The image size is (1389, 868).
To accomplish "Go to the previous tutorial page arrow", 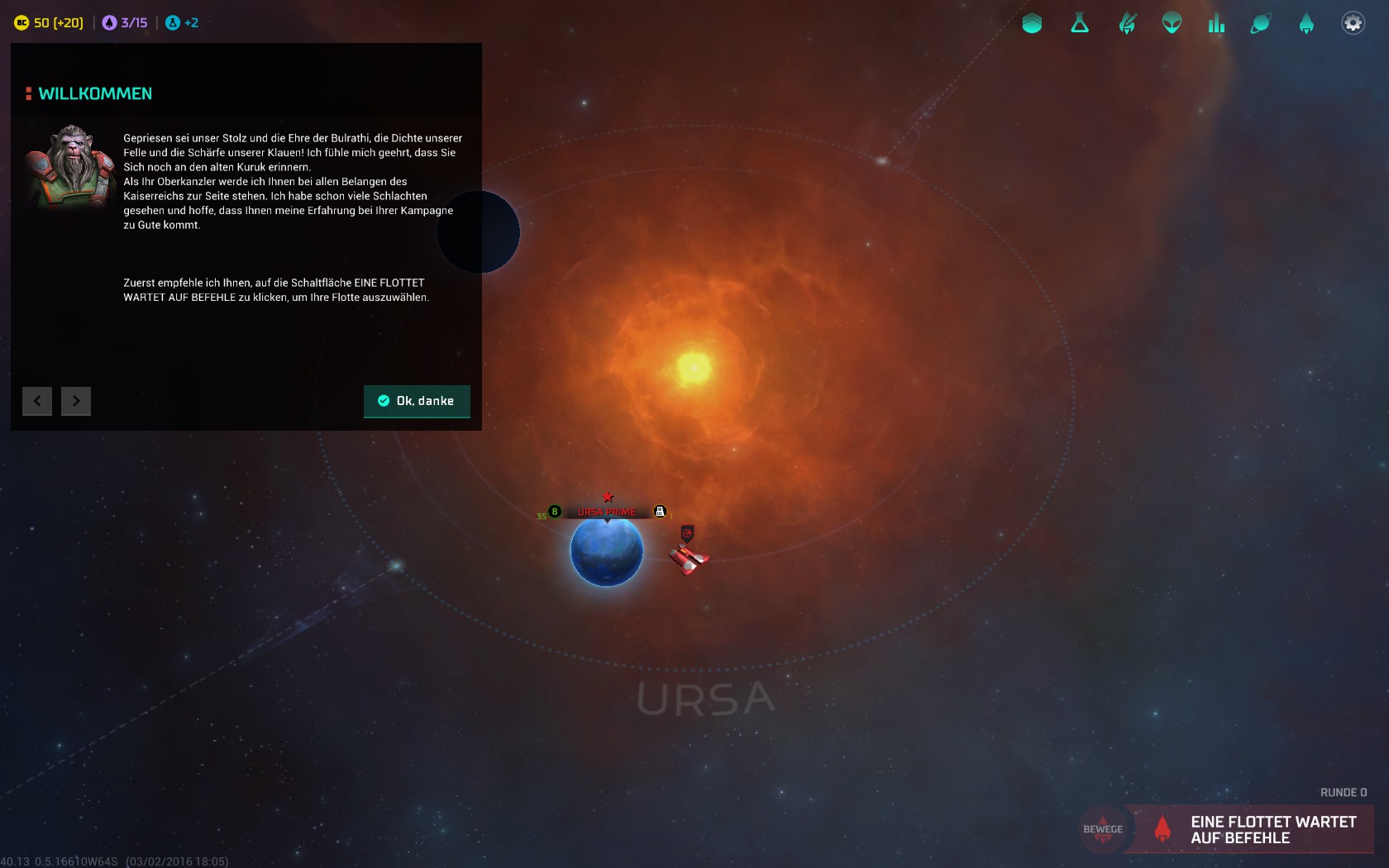I will coord(37,401).
